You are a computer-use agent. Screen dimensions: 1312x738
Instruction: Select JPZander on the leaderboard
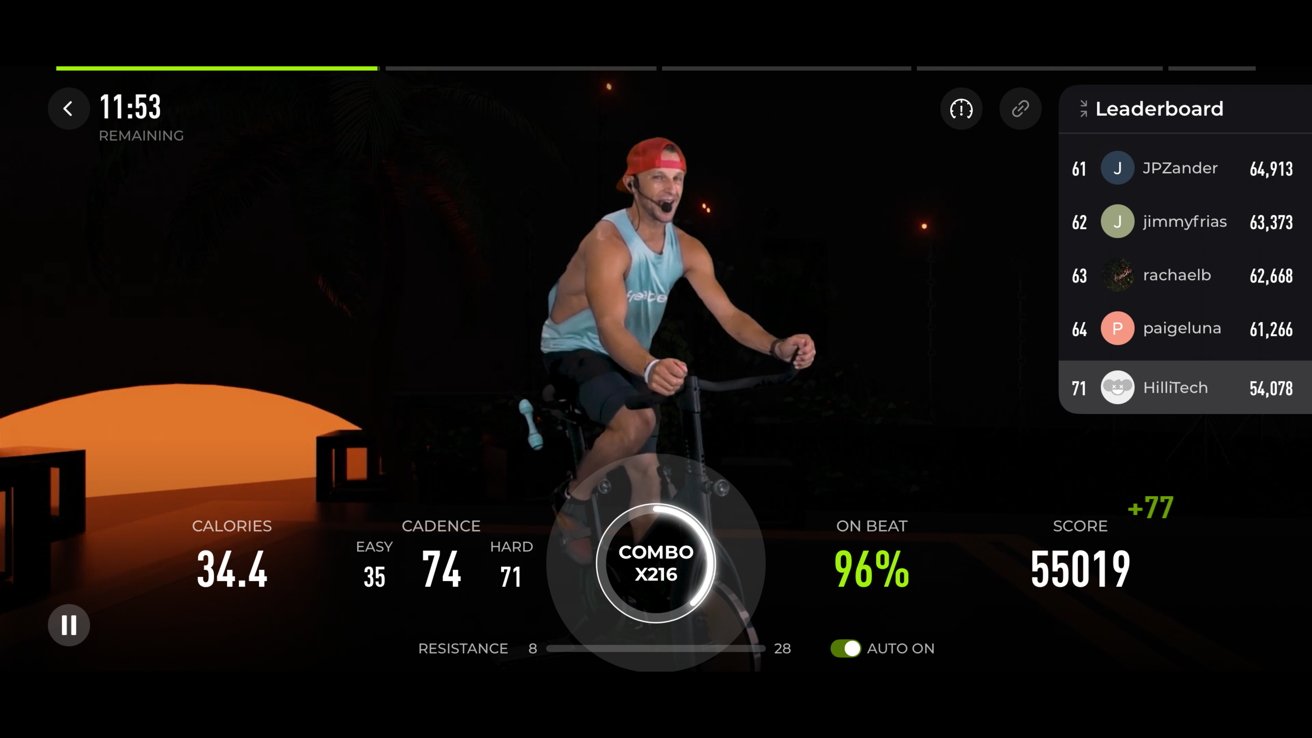[1184, 169]
